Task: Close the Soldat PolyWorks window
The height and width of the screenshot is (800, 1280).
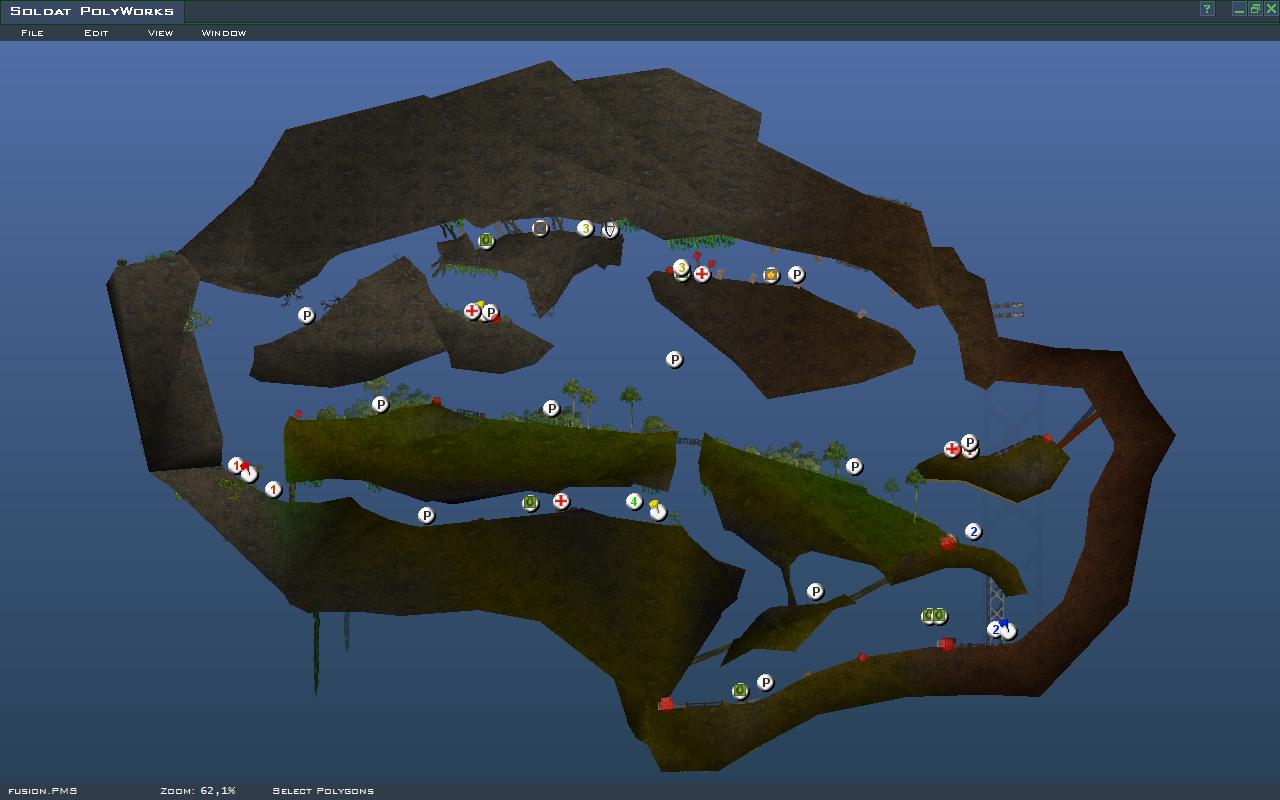Action: (1271, 9)
